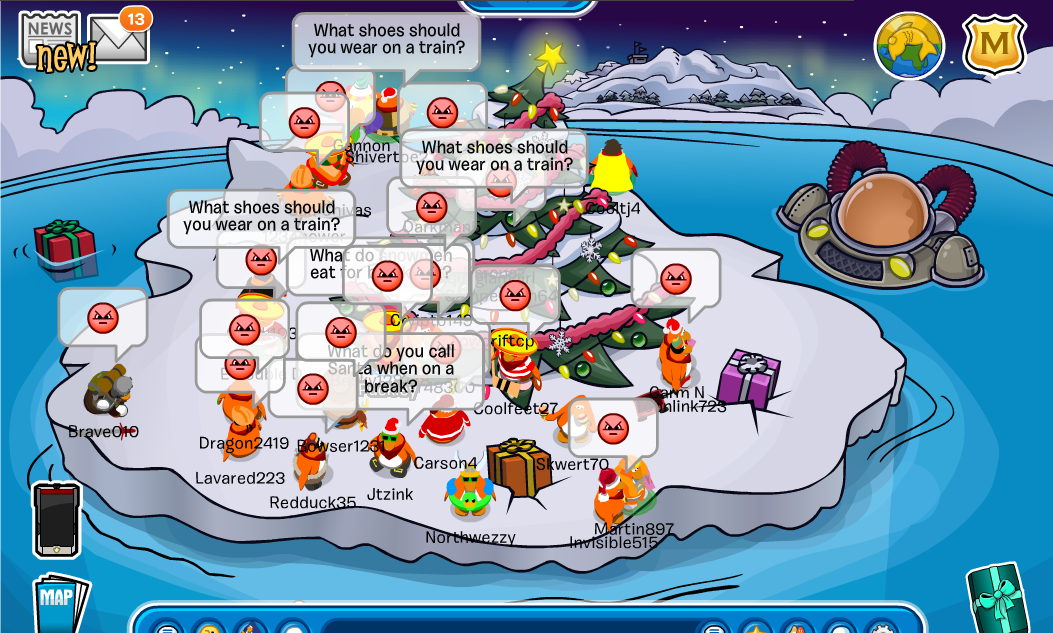Open the spy phone

click(56, 519)
